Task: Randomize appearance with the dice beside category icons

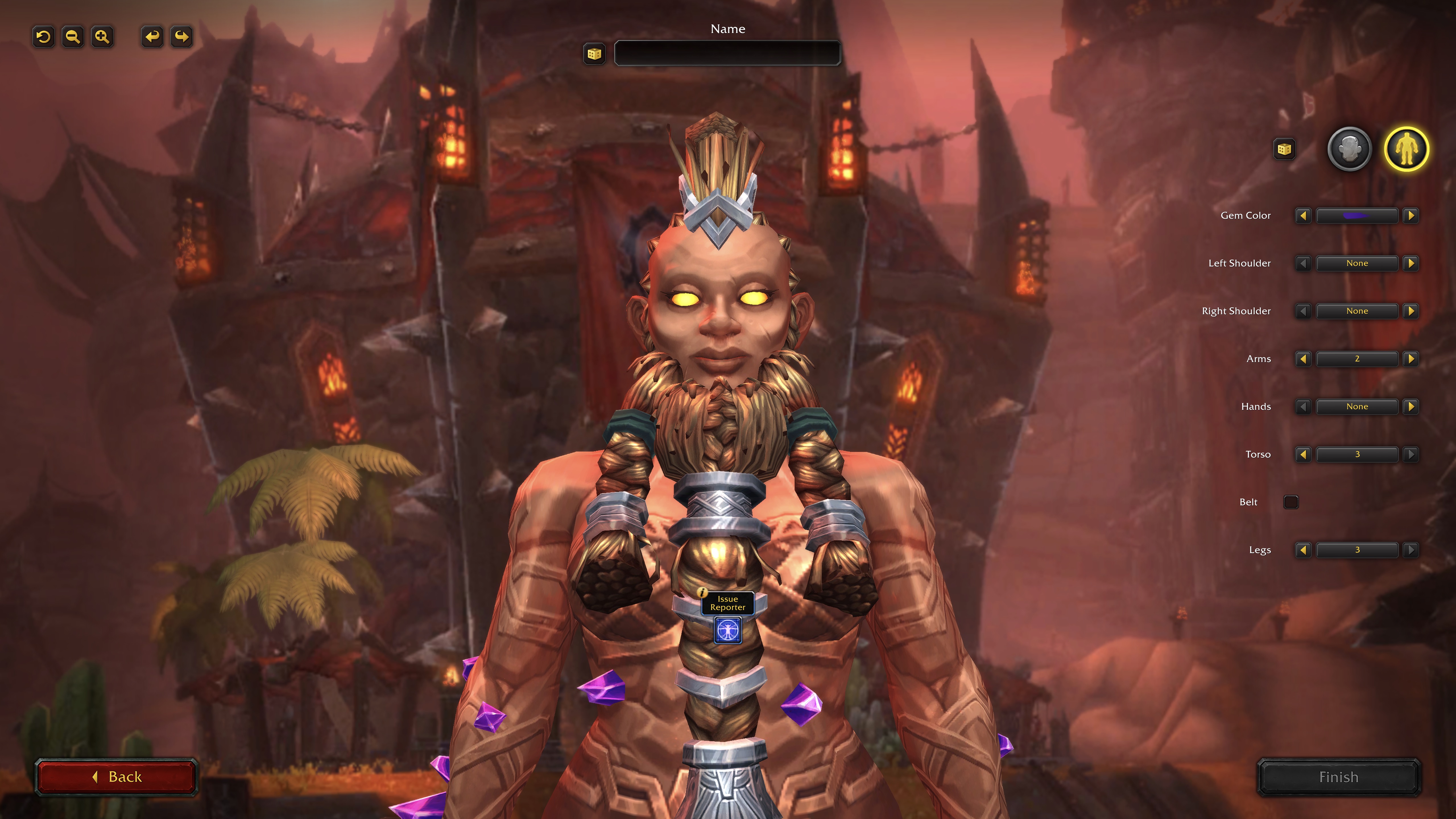Action: pyautogui.click(x=1284, y=149)
